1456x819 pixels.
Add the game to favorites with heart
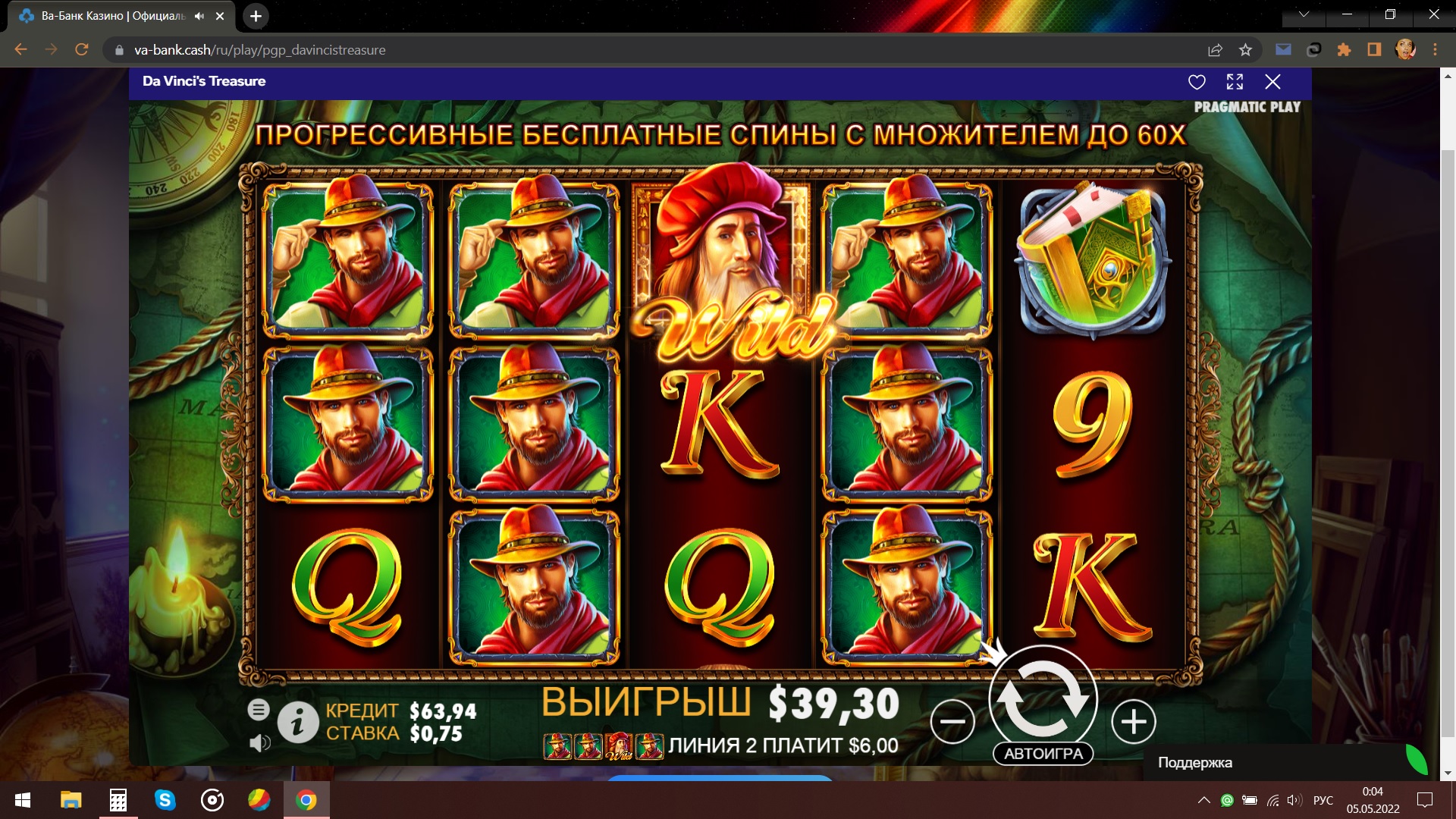tap(1197, 82)
